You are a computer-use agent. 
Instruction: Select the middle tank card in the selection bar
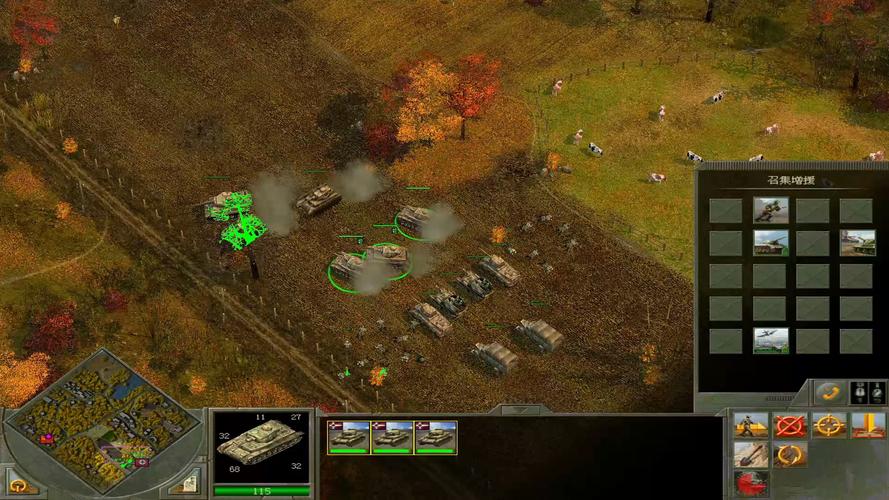[392, 437]
